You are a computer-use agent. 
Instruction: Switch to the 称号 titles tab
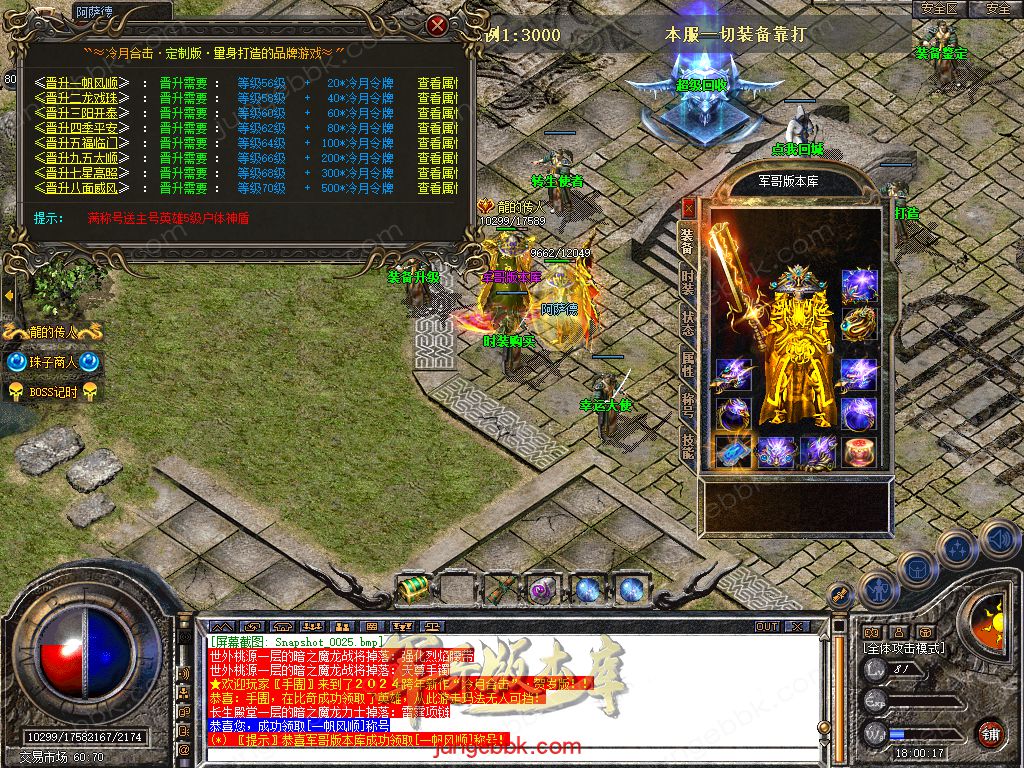tap(688, 403)
